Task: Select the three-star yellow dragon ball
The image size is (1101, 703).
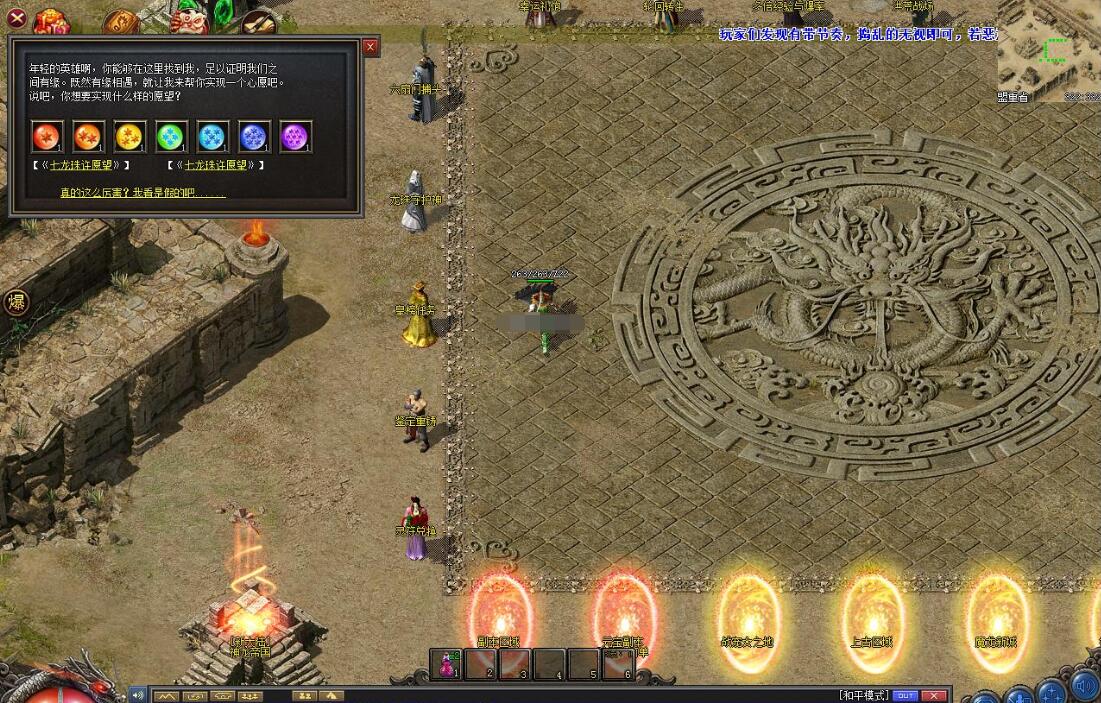Action: 130,136
